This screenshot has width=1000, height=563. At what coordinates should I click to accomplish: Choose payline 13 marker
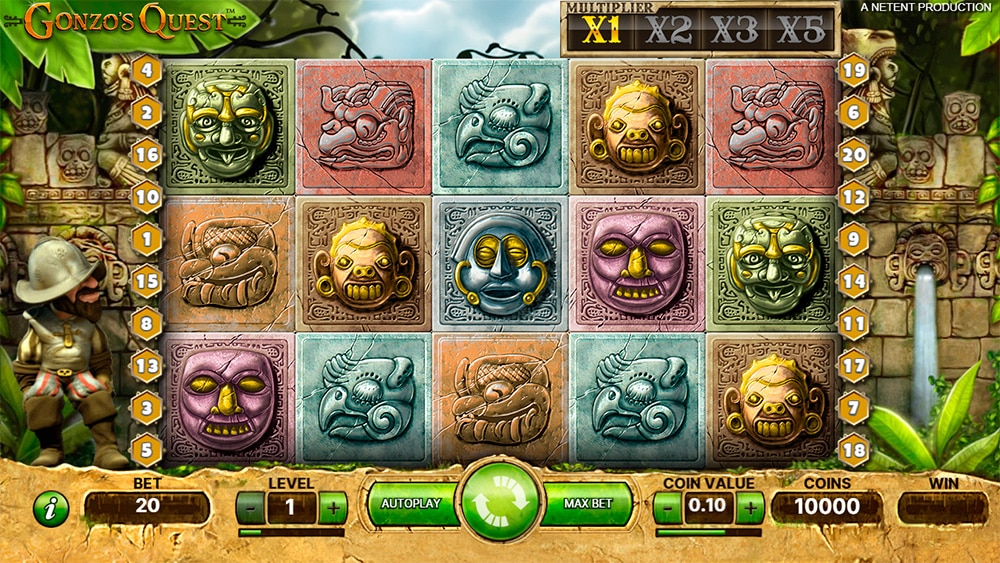point(147,366)
